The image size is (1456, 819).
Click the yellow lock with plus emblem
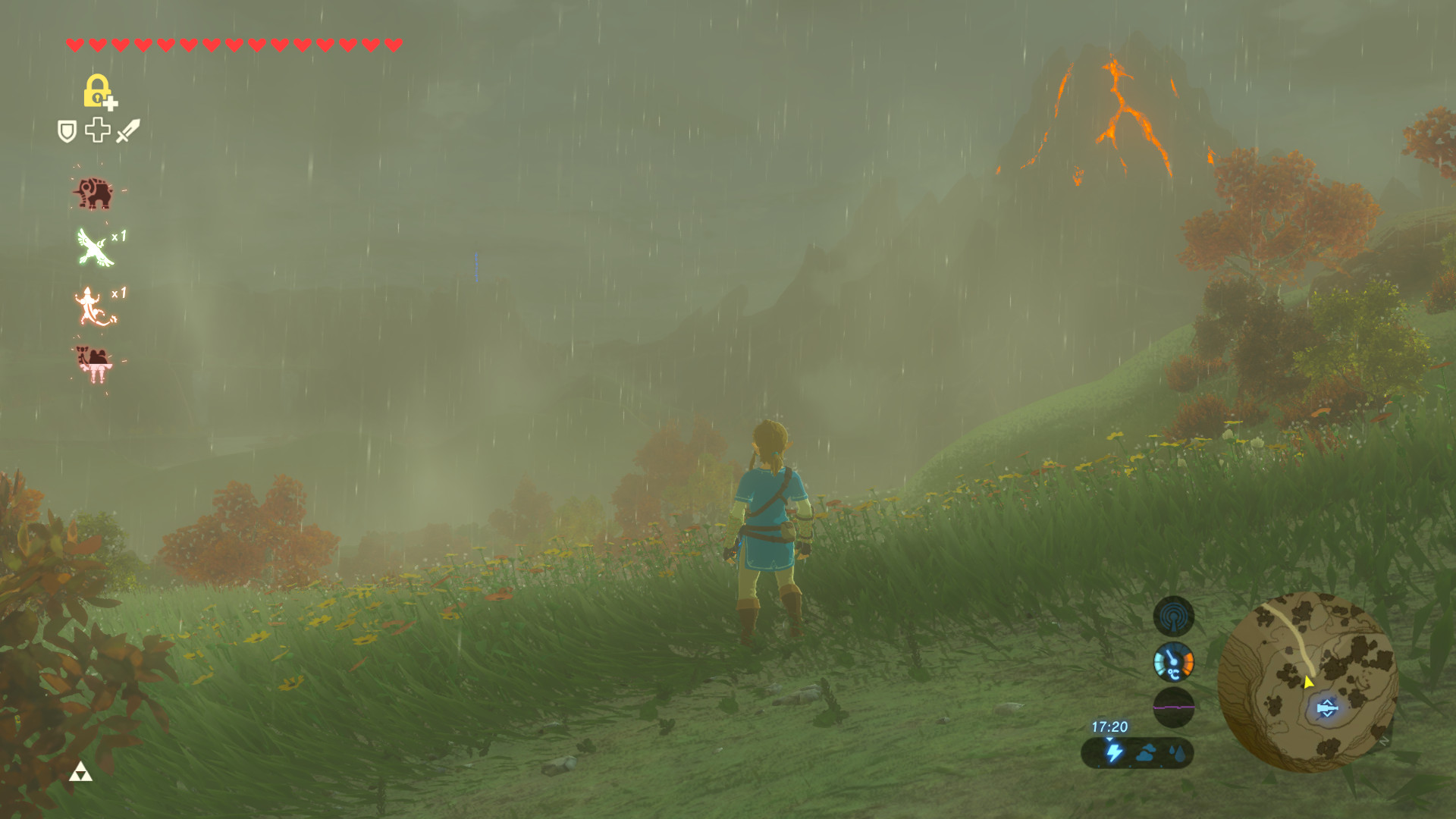pos(97,93)
